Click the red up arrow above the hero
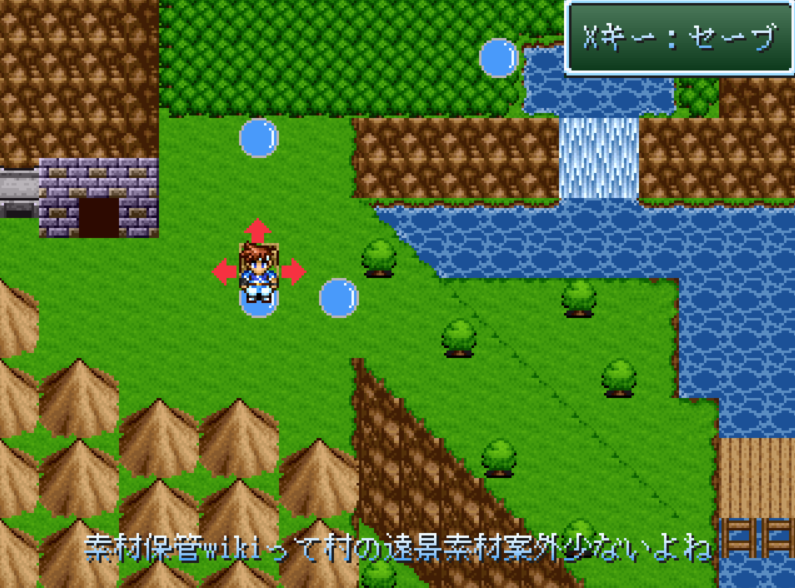This screenshot has width=795, height=588. tap(258, 230)
